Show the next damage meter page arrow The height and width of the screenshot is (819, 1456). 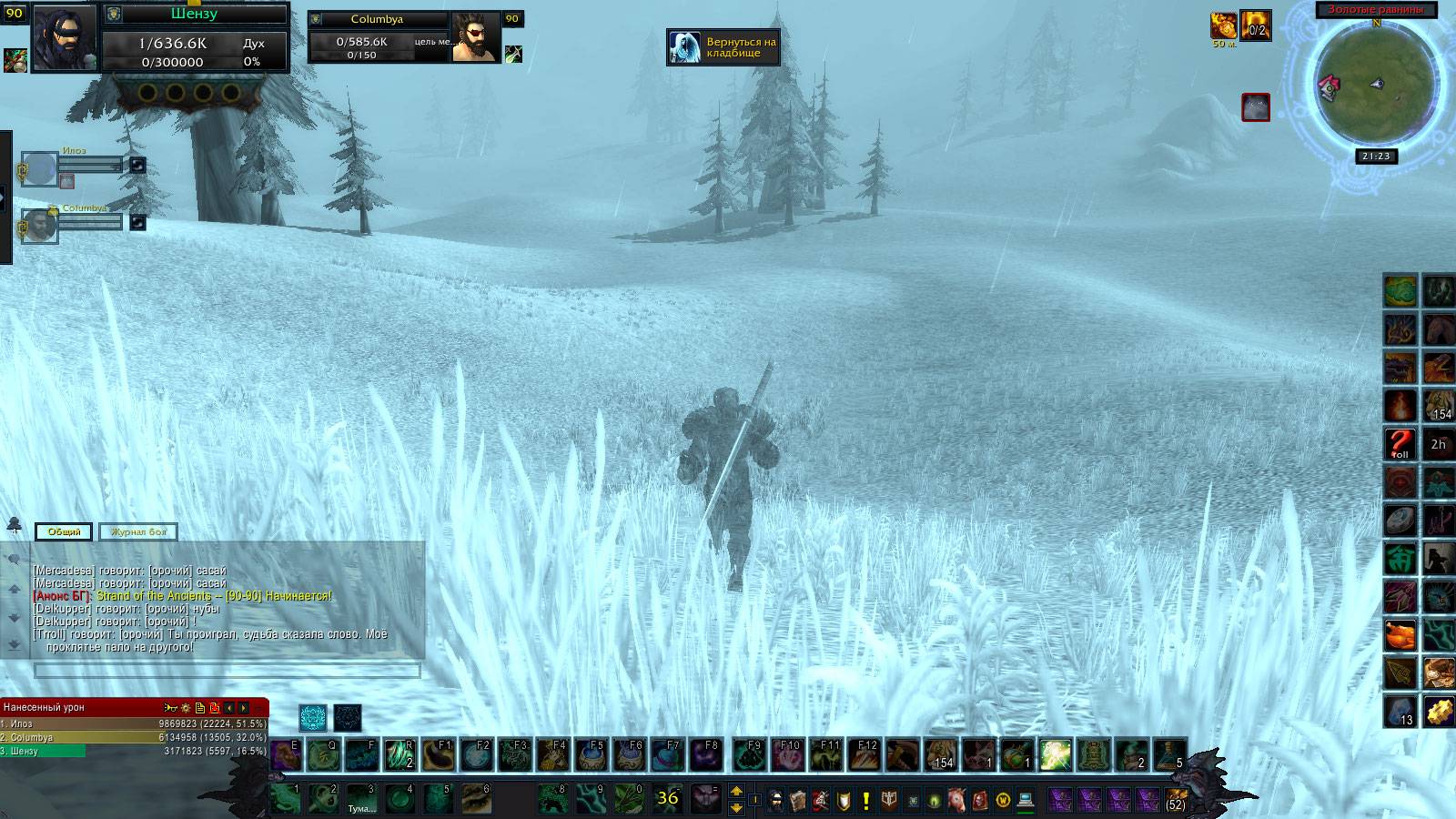(x=243, y=707)
